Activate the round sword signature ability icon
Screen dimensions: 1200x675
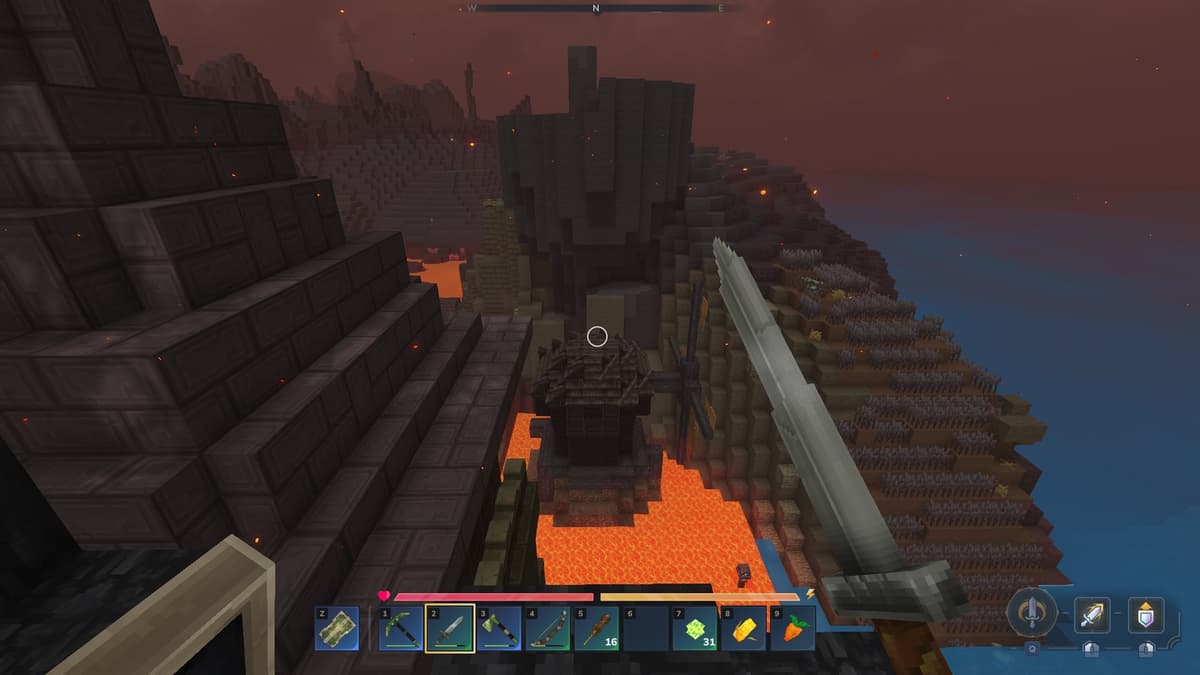(x=1031, y=612)
